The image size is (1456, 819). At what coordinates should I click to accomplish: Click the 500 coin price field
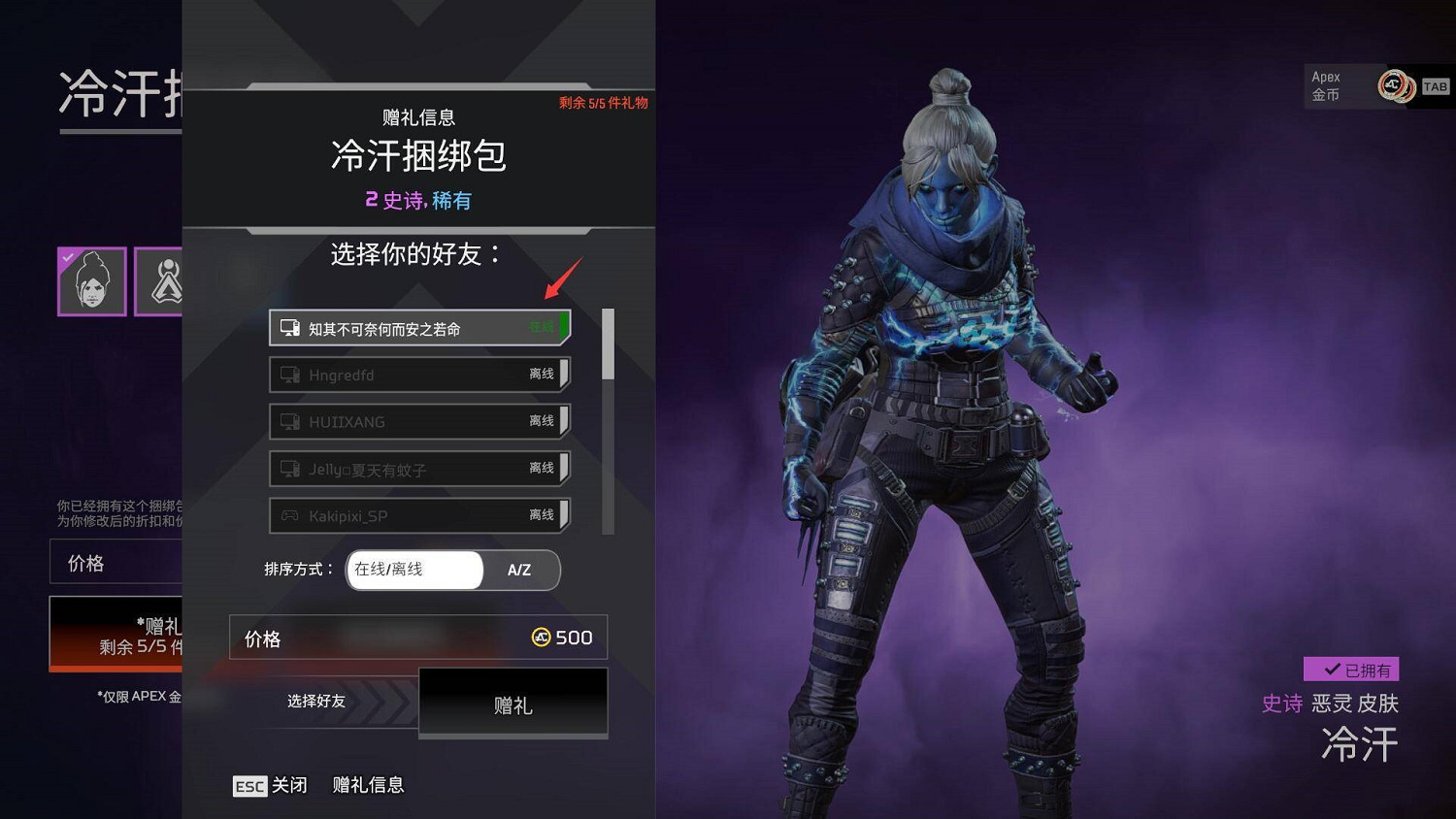417,638
